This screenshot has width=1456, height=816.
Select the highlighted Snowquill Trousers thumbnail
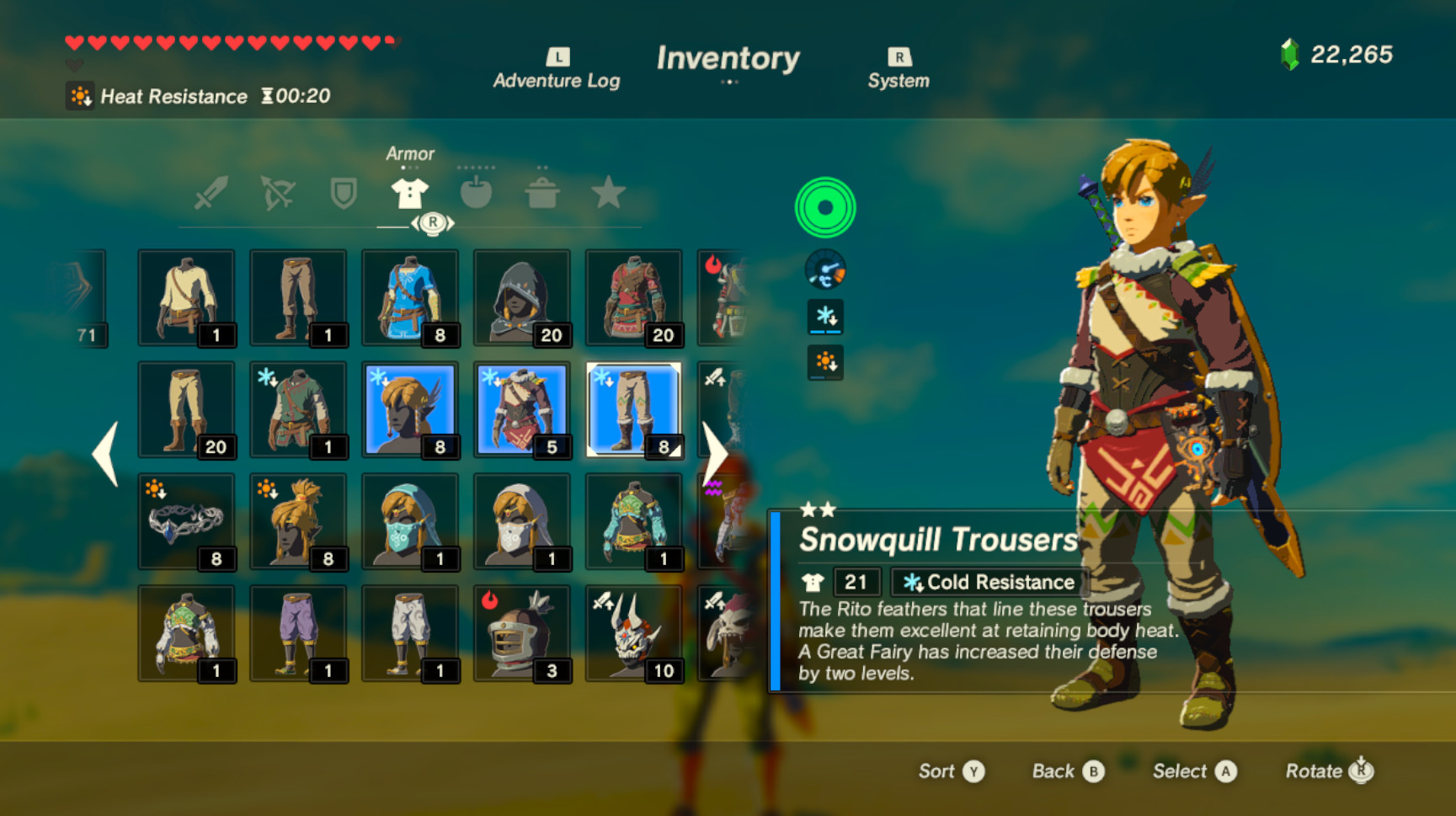point(633,410)
